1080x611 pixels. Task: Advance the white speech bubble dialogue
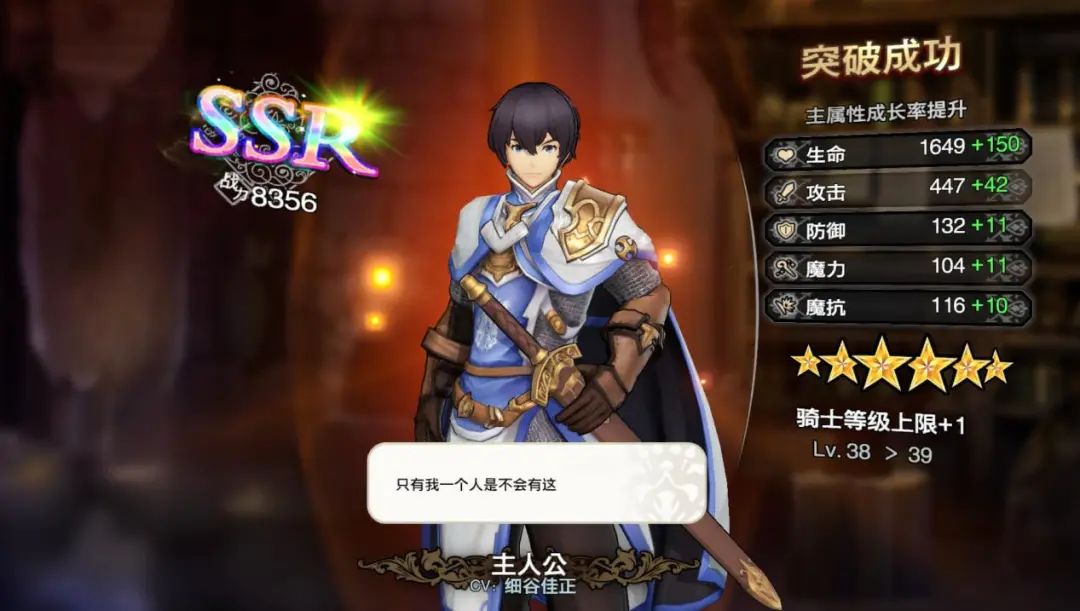pos(537,483)
